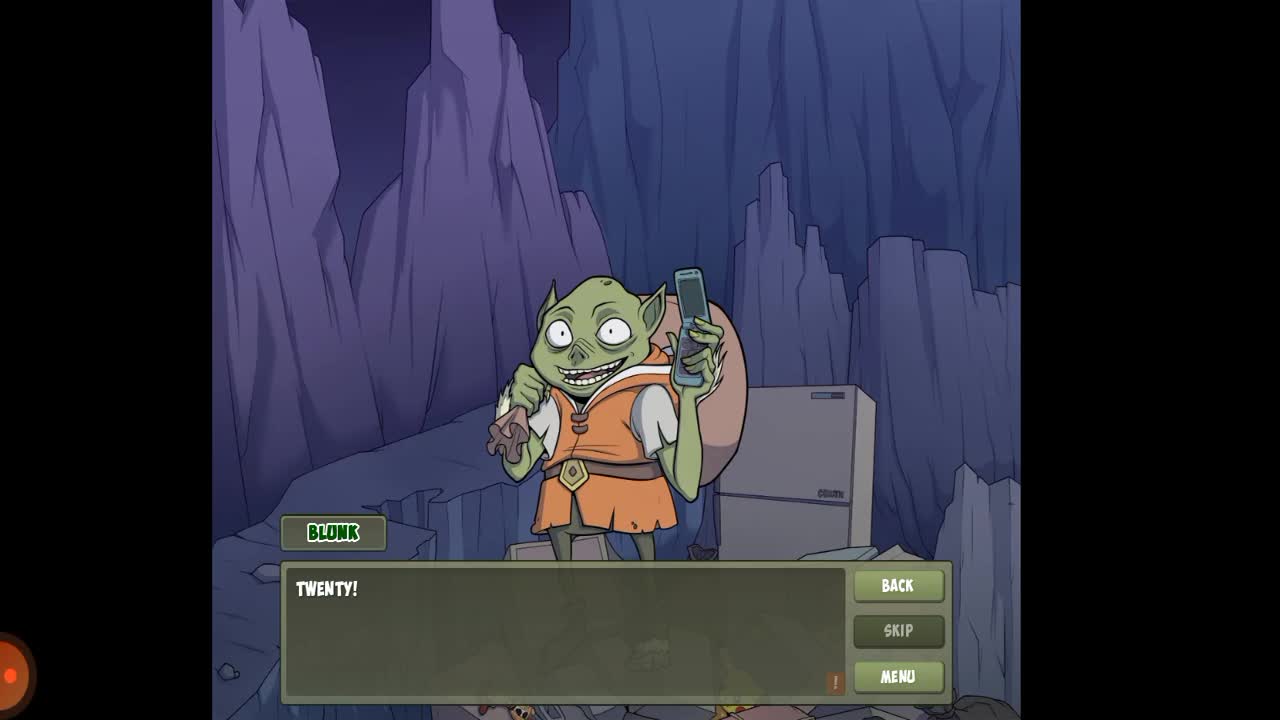Tap the orange exclamation icon in dialogue box

[835, 682]
